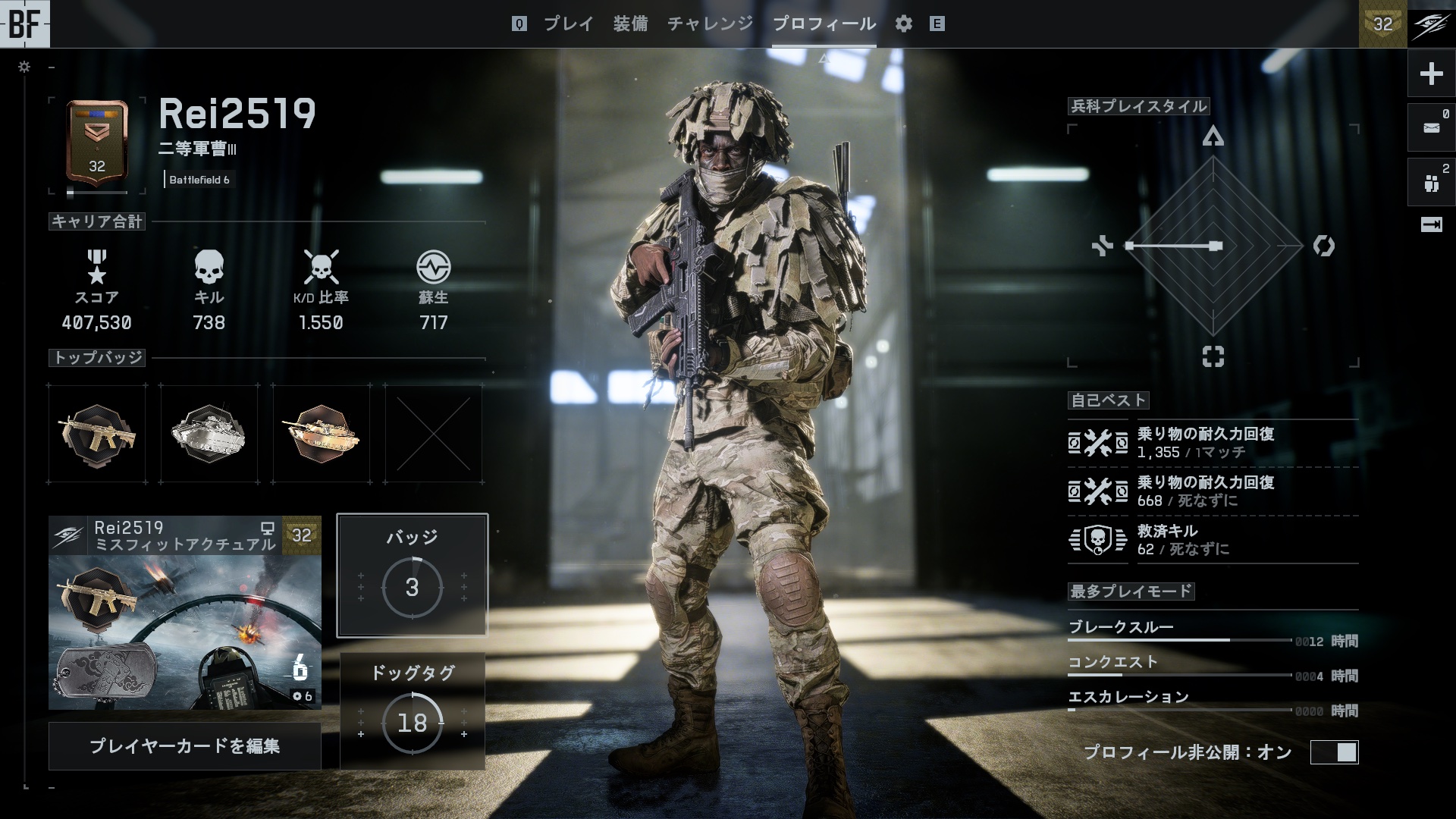Screen dimensions: 1456x819
Task: Click the BF logo in the corner
Action: pos(25,24)
